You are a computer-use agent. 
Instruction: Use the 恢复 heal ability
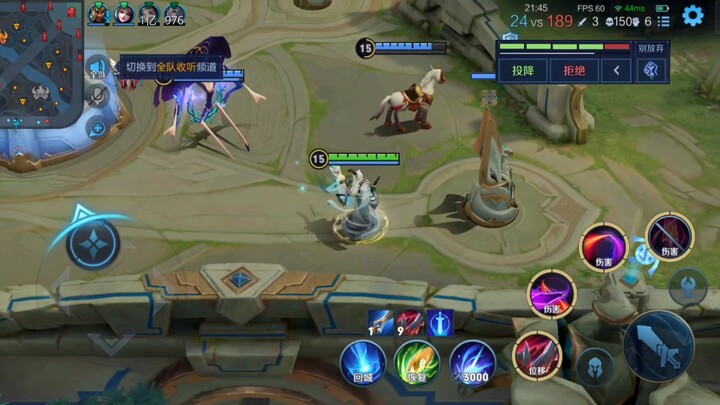coord(416,363)
